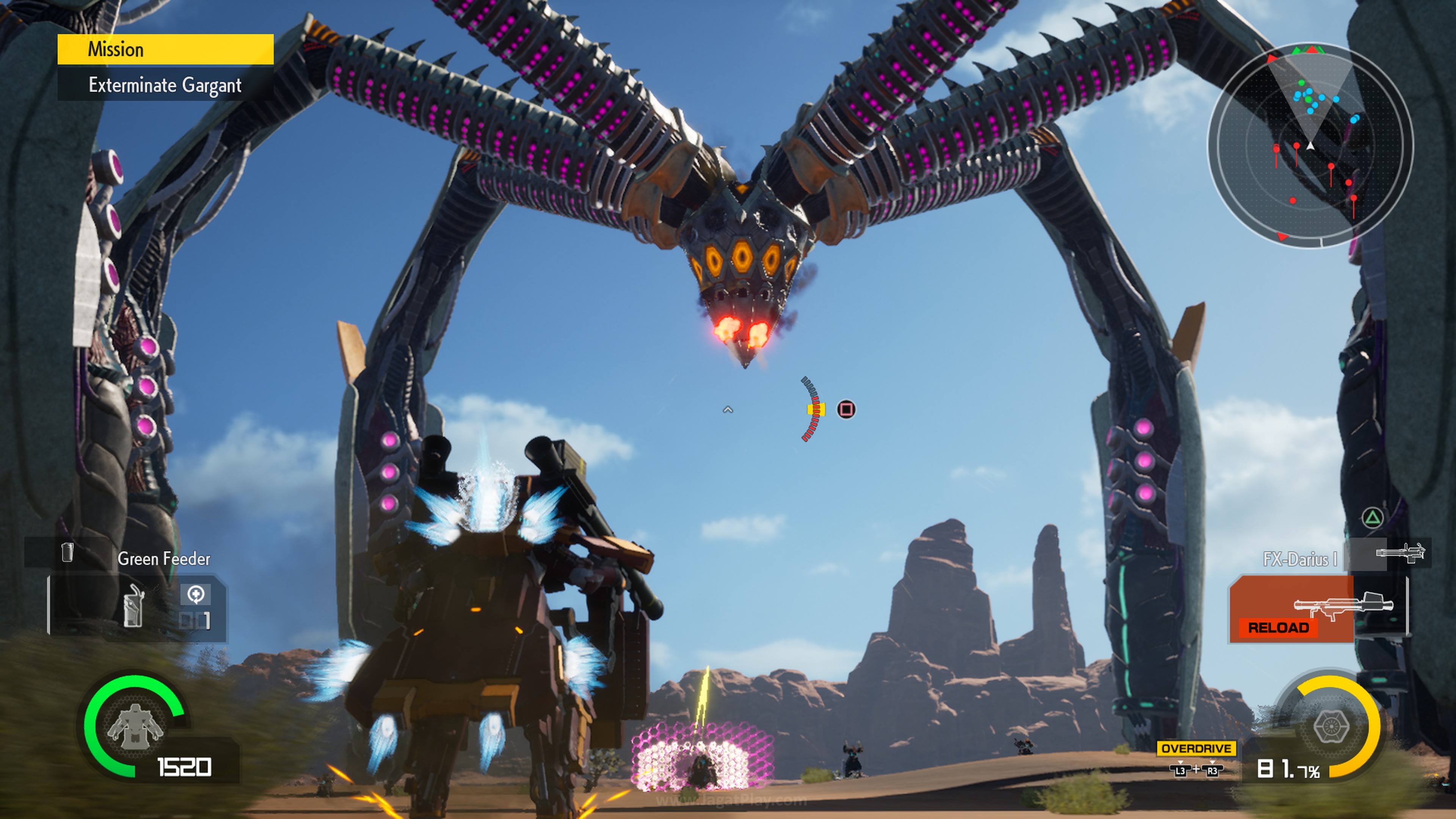Click the yellow Mission header bar
Image resolution: width=1456 pixels, height=819 pixels.
point(165,49)
